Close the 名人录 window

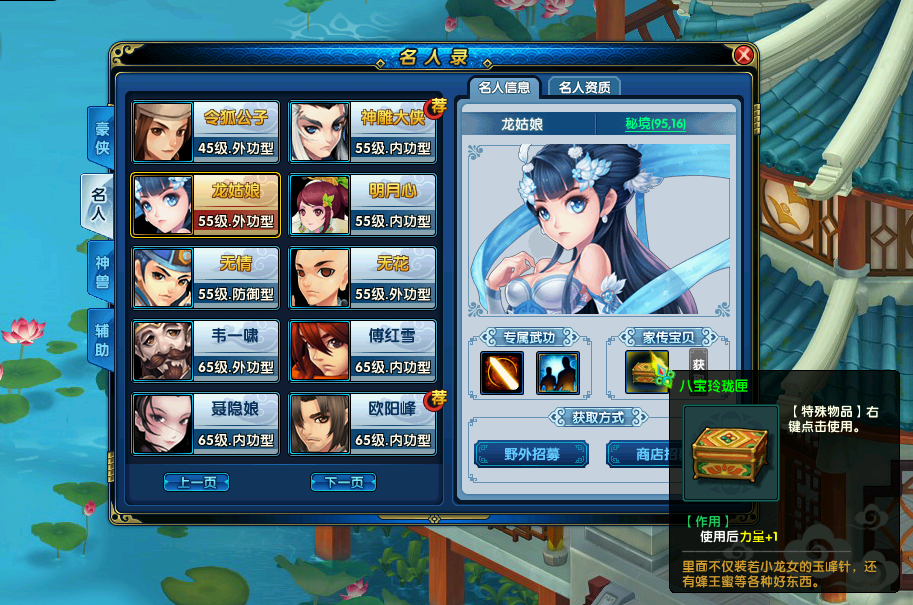coord(743,55)
